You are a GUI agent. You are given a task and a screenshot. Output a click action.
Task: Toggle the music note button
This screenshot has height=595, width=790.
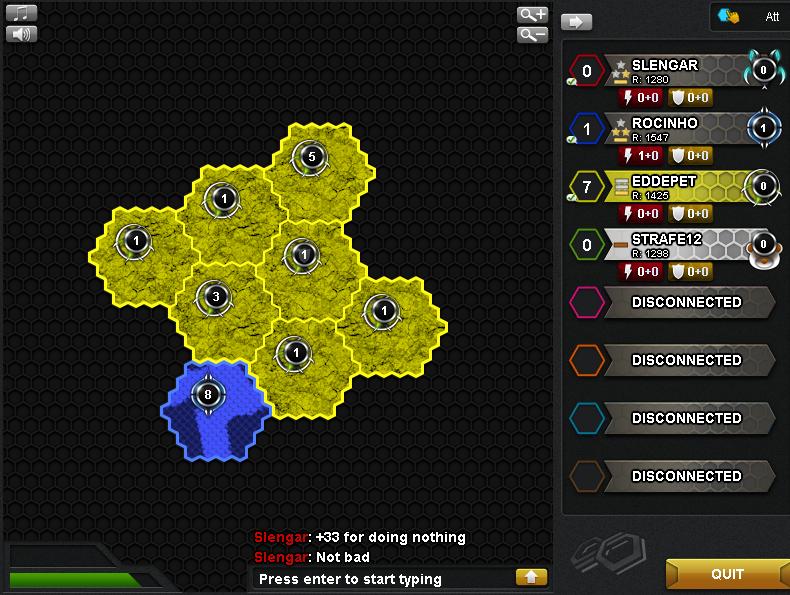point(21,13)
